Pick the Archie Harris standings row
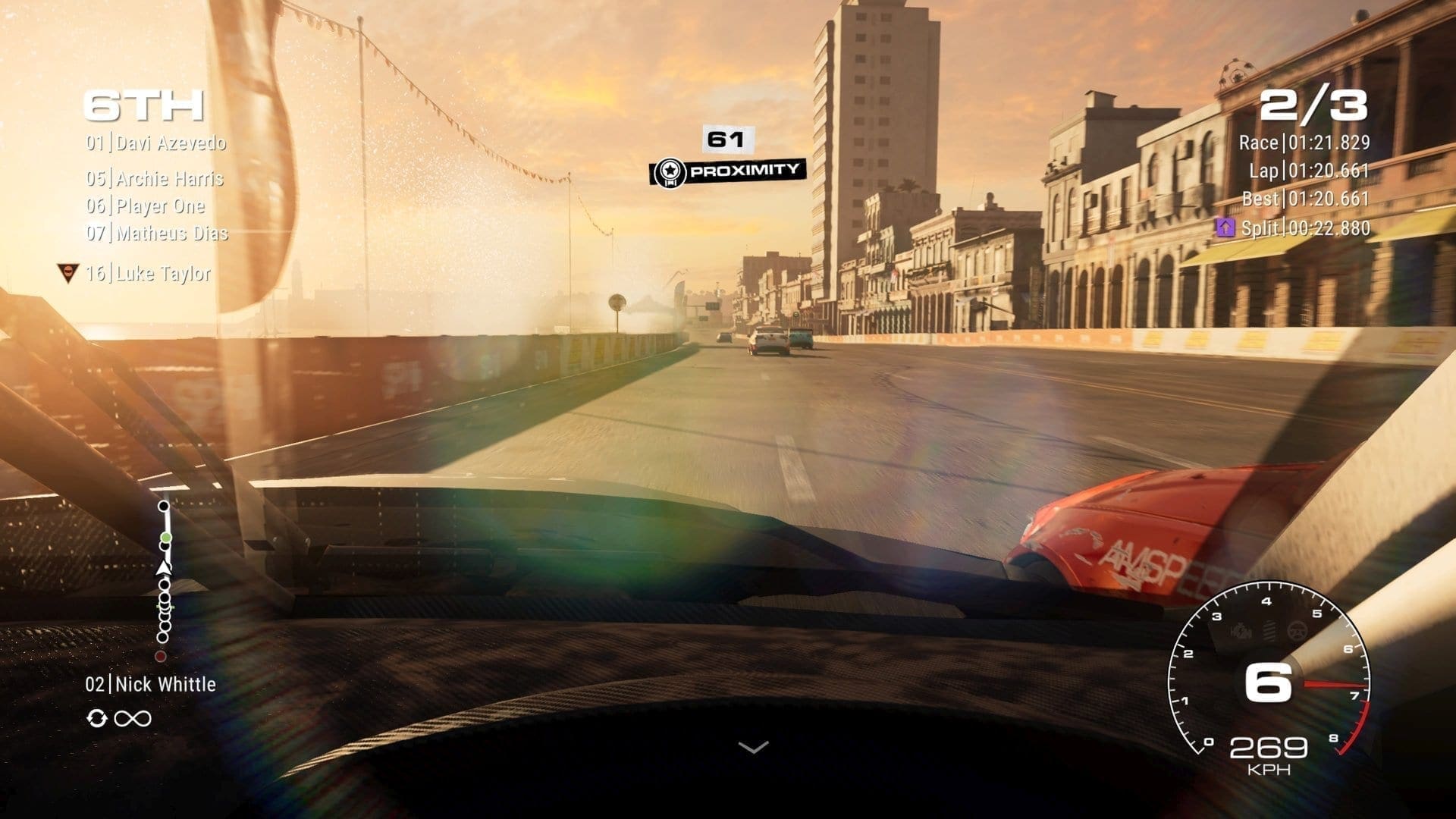 pos(155,178)
